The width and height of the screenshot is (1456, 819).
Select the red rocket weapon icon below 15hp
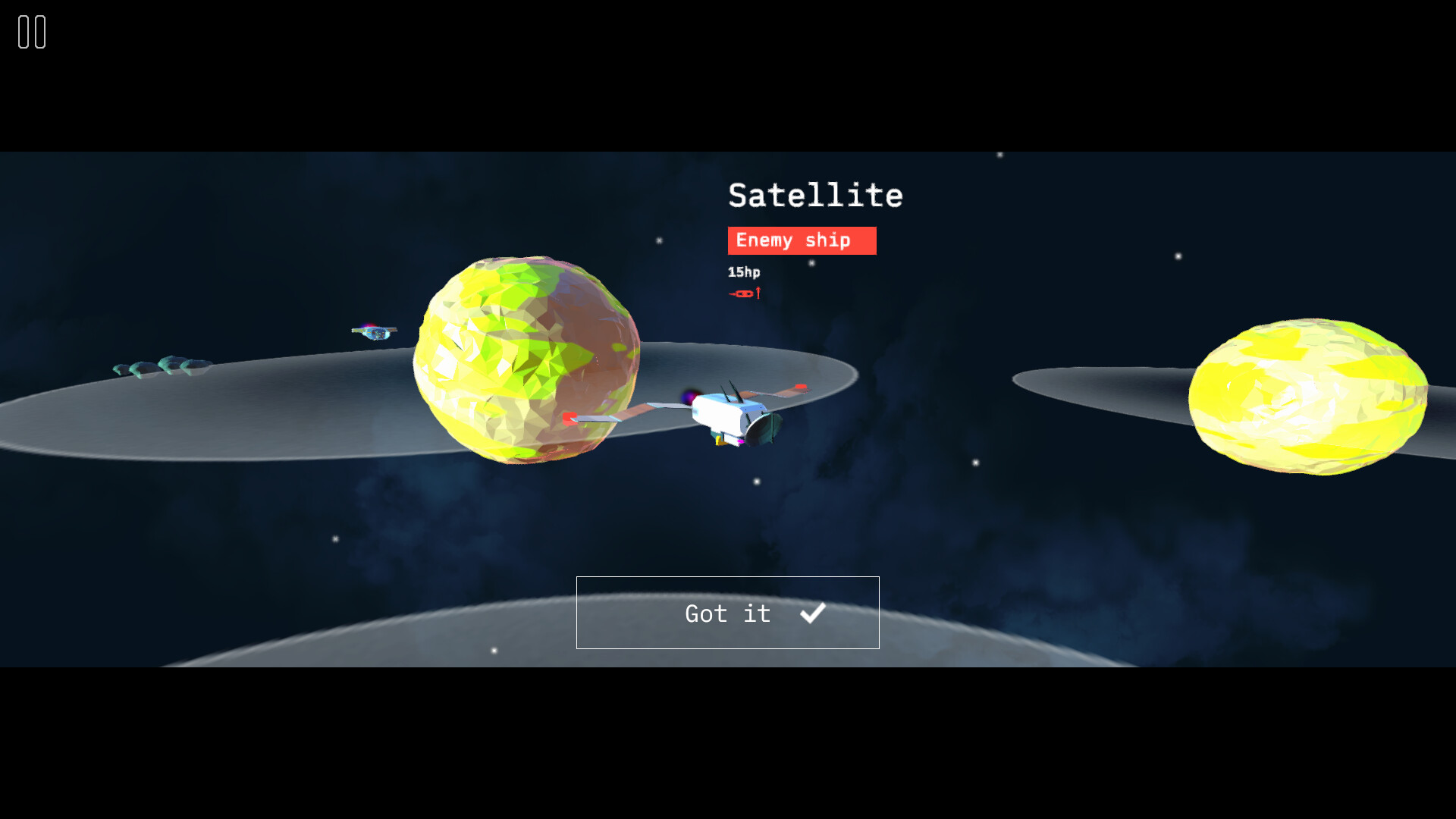742,293
